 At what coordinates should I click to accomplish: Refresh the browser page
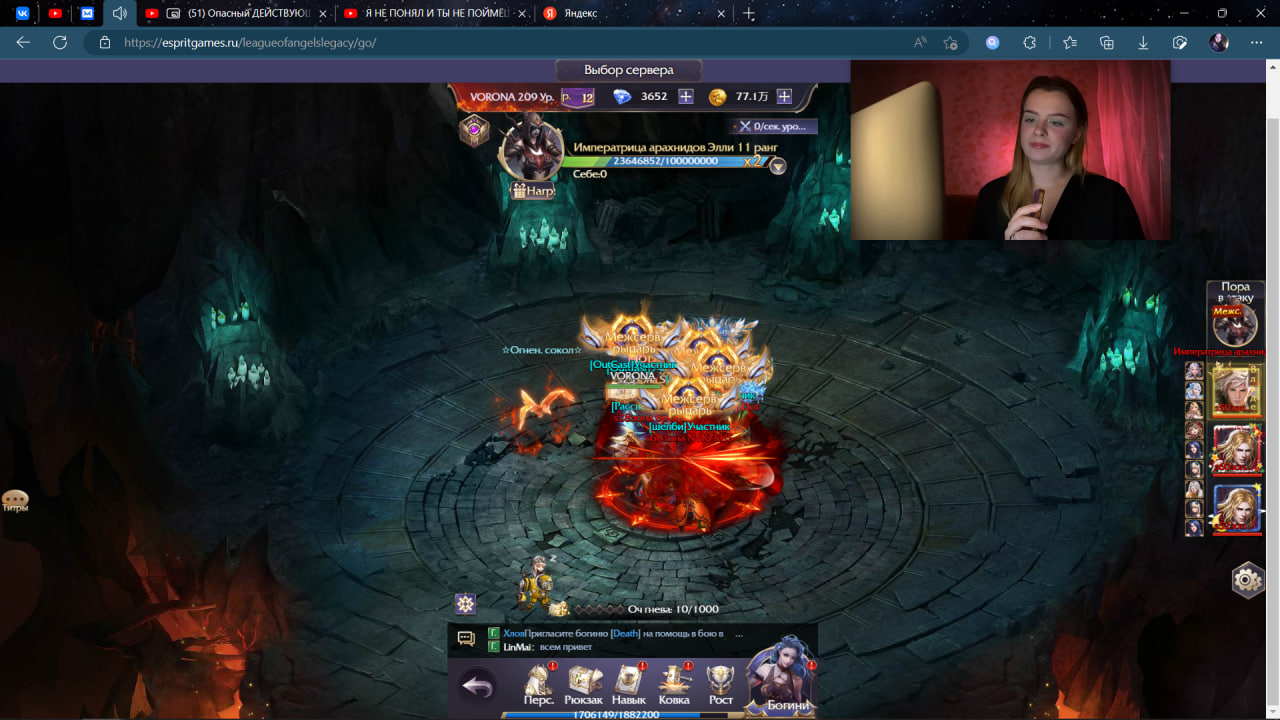click(x=60, y=42)
